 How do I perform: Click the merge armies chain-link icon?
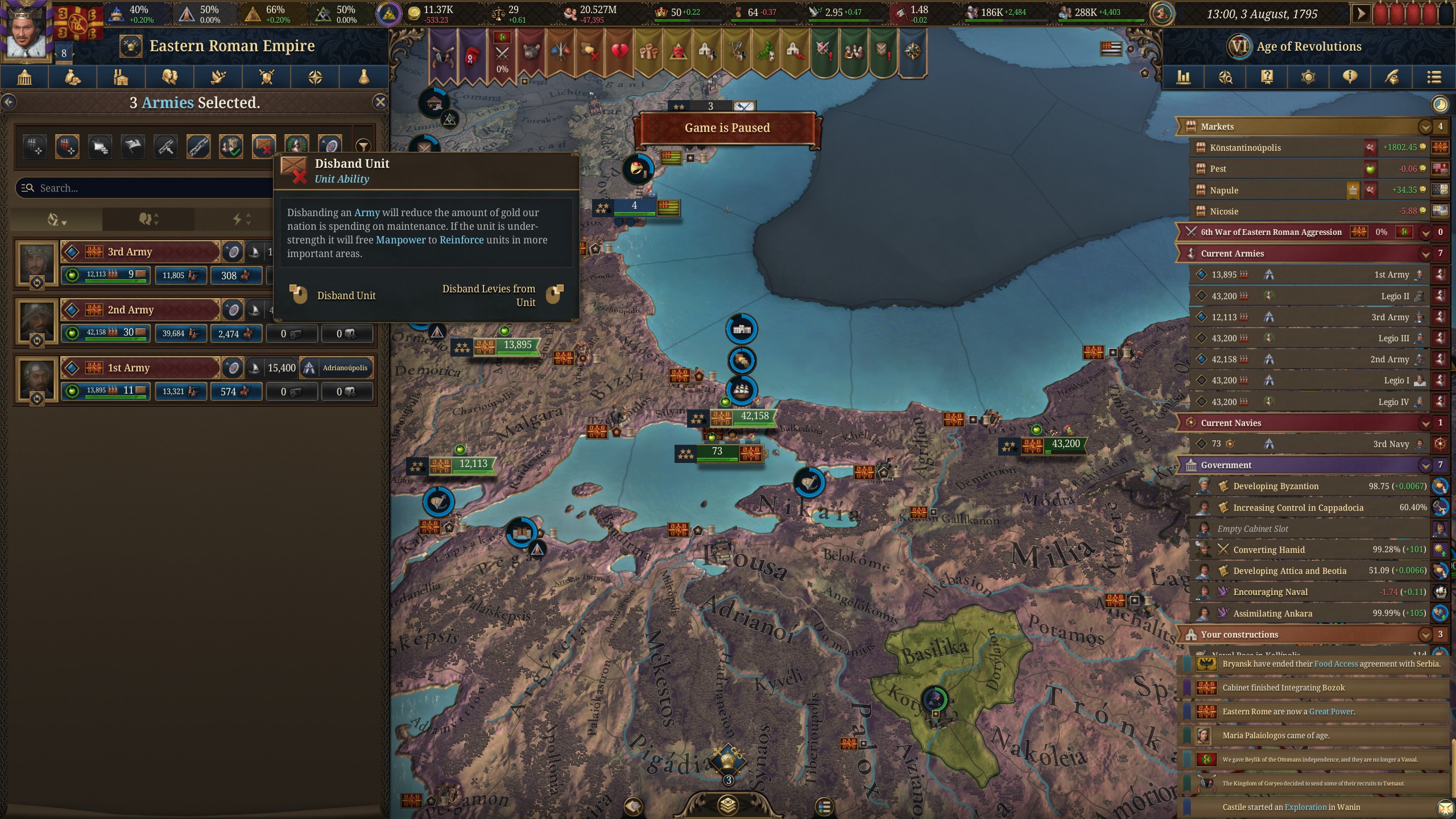point(198,146)
